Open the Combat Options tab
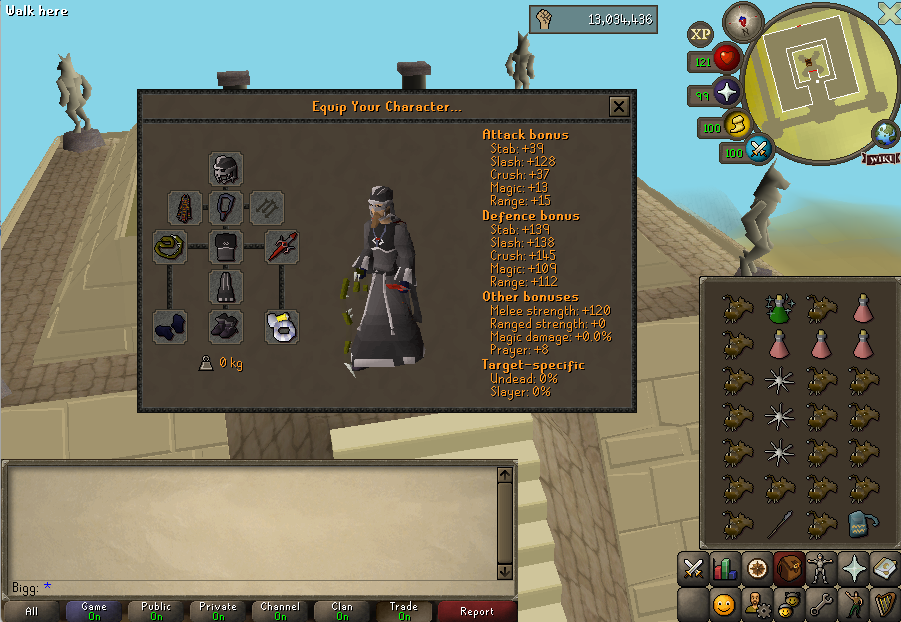The width and height of the screenshot is (901, 622). (692, 569)
